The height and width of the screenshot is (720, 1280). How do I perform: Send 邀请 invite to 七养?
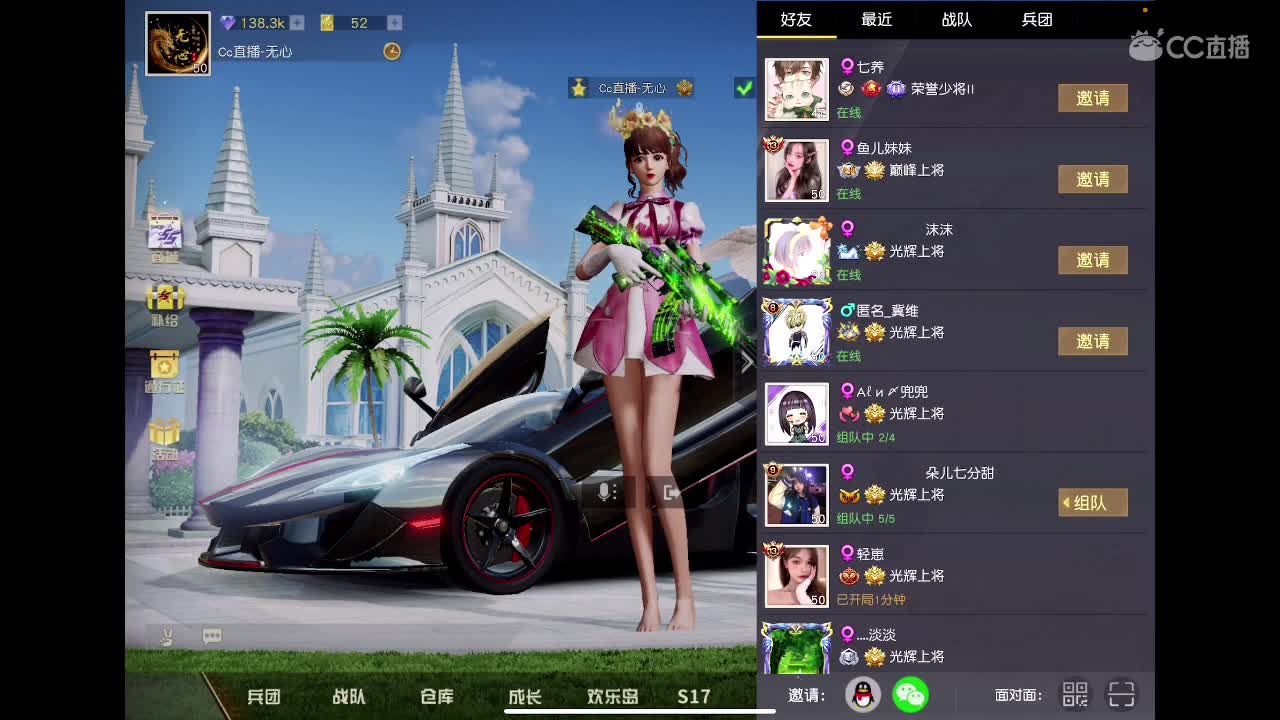[x=1093, y=98]
